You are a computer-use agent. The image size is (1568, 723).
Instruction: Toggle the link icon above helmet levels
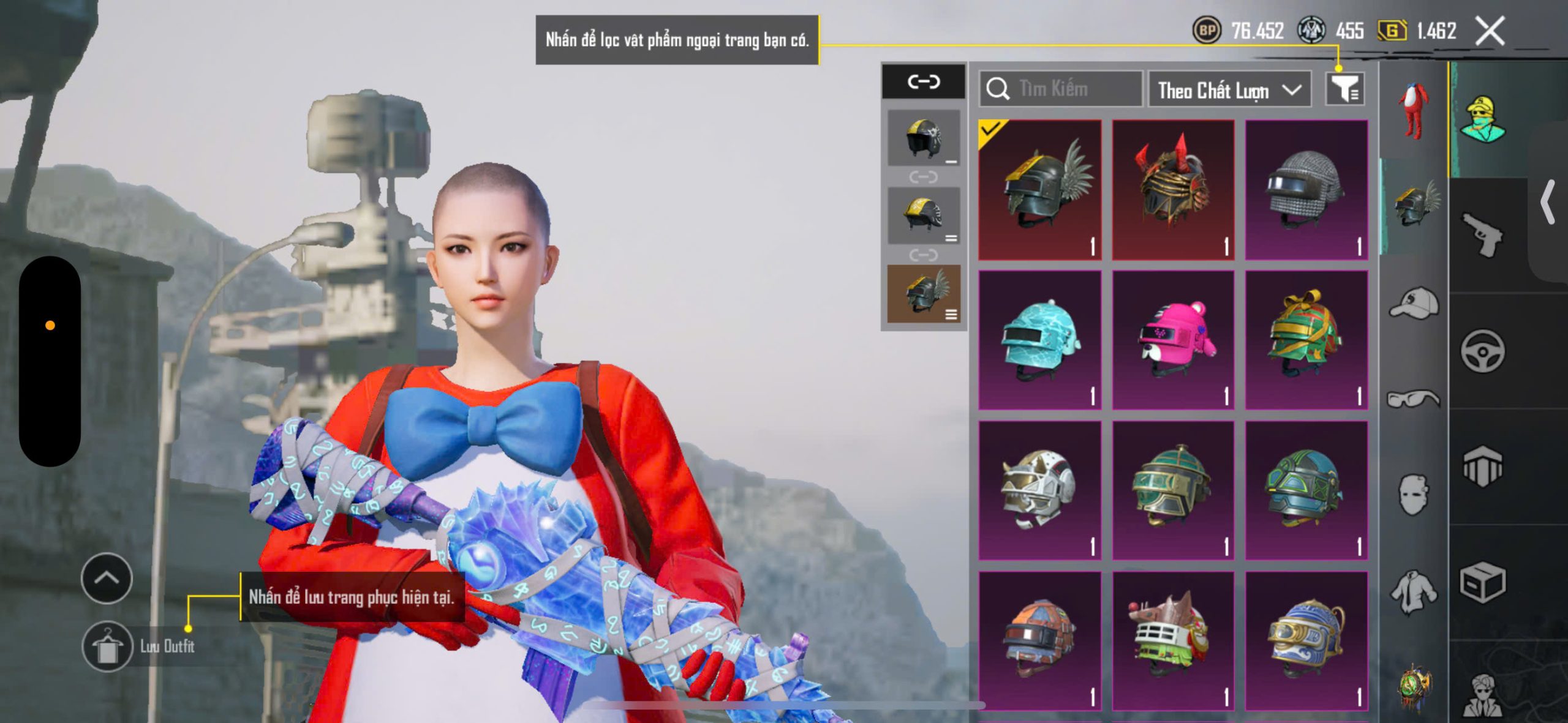tap(924, 81)
